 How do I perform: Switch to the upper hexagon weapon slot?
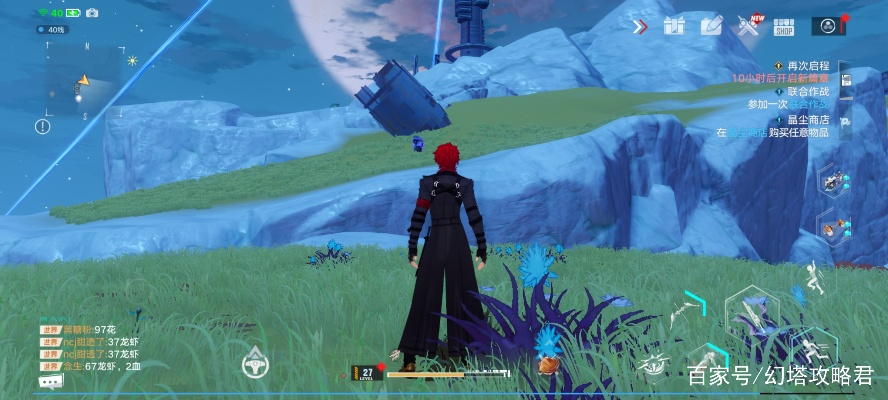(x=832, y=181)
